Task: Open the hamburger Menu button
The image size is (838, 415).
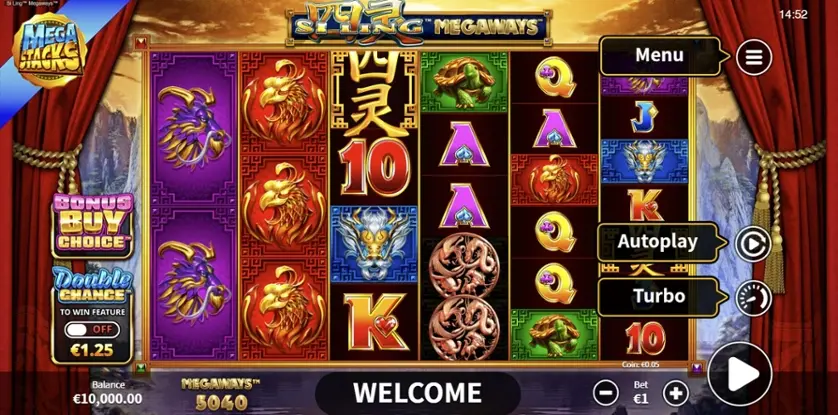Action: tap(754, 57)
